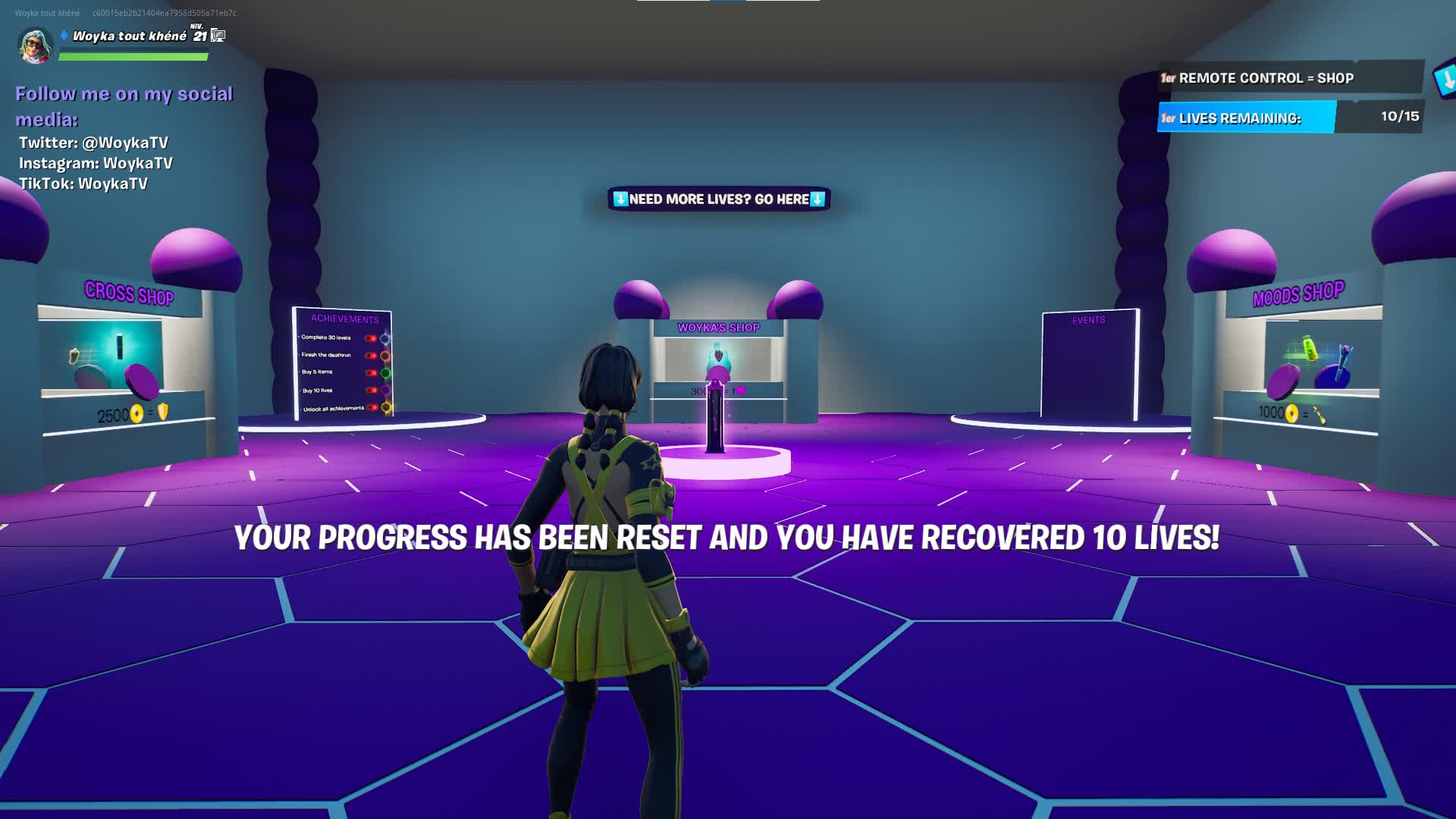Toggle the Buy 10 lives achievement indicator
Screen dimensions: 1456x819
coord(370,390)
